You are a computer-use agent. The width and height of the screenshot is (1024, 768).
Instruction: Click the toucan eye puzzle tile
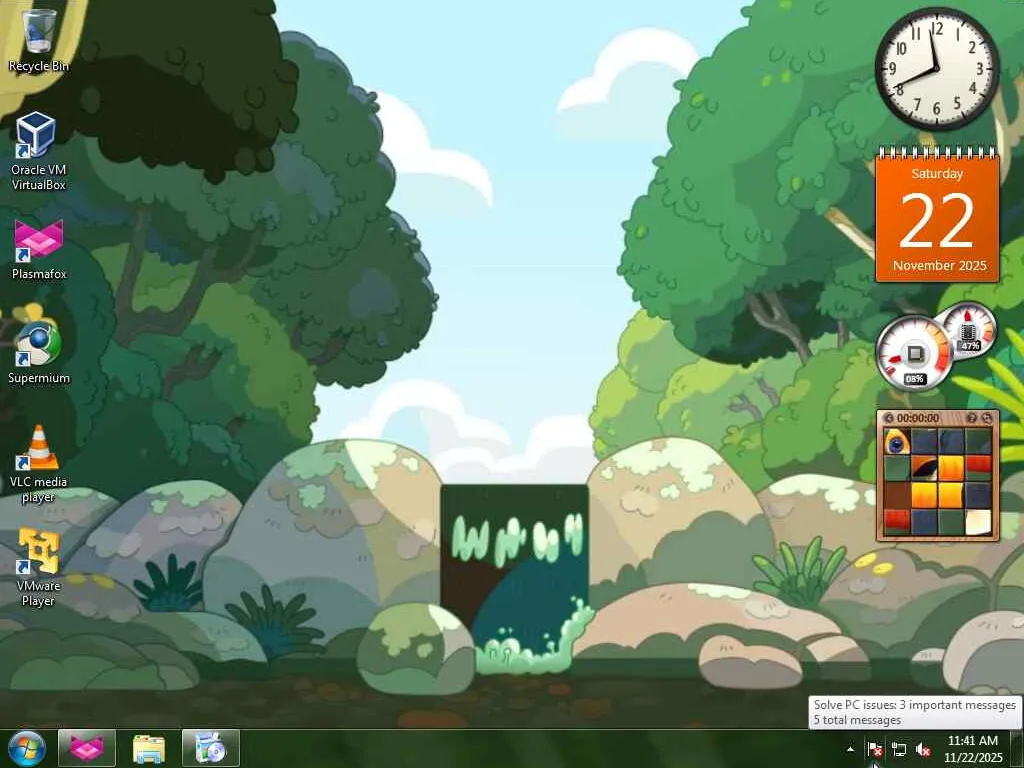click(897, 442)
